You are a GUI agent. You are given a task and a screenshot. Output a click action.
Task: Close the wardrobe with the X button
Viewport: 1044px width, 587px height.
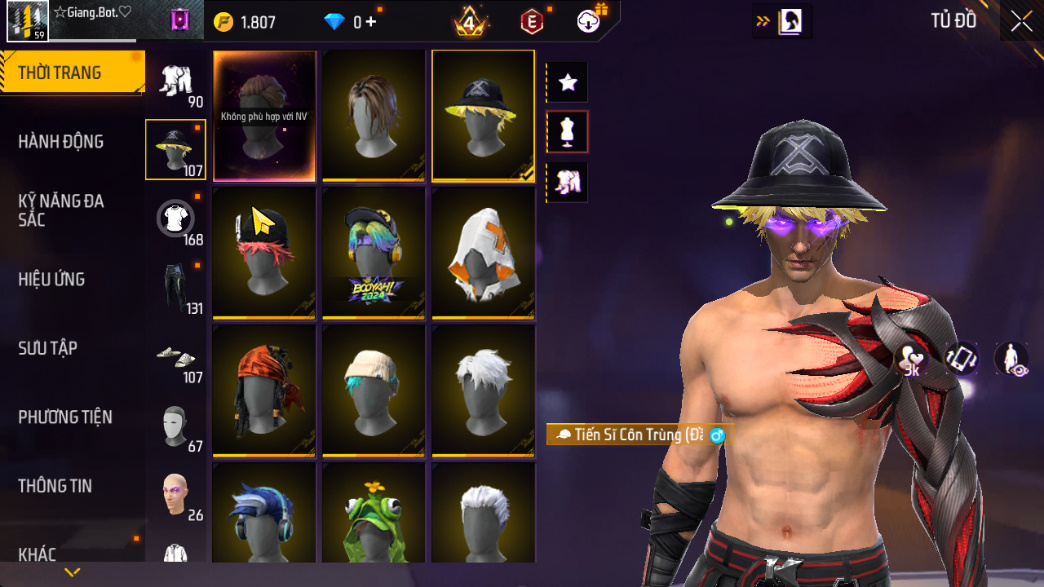(1021, 22)
